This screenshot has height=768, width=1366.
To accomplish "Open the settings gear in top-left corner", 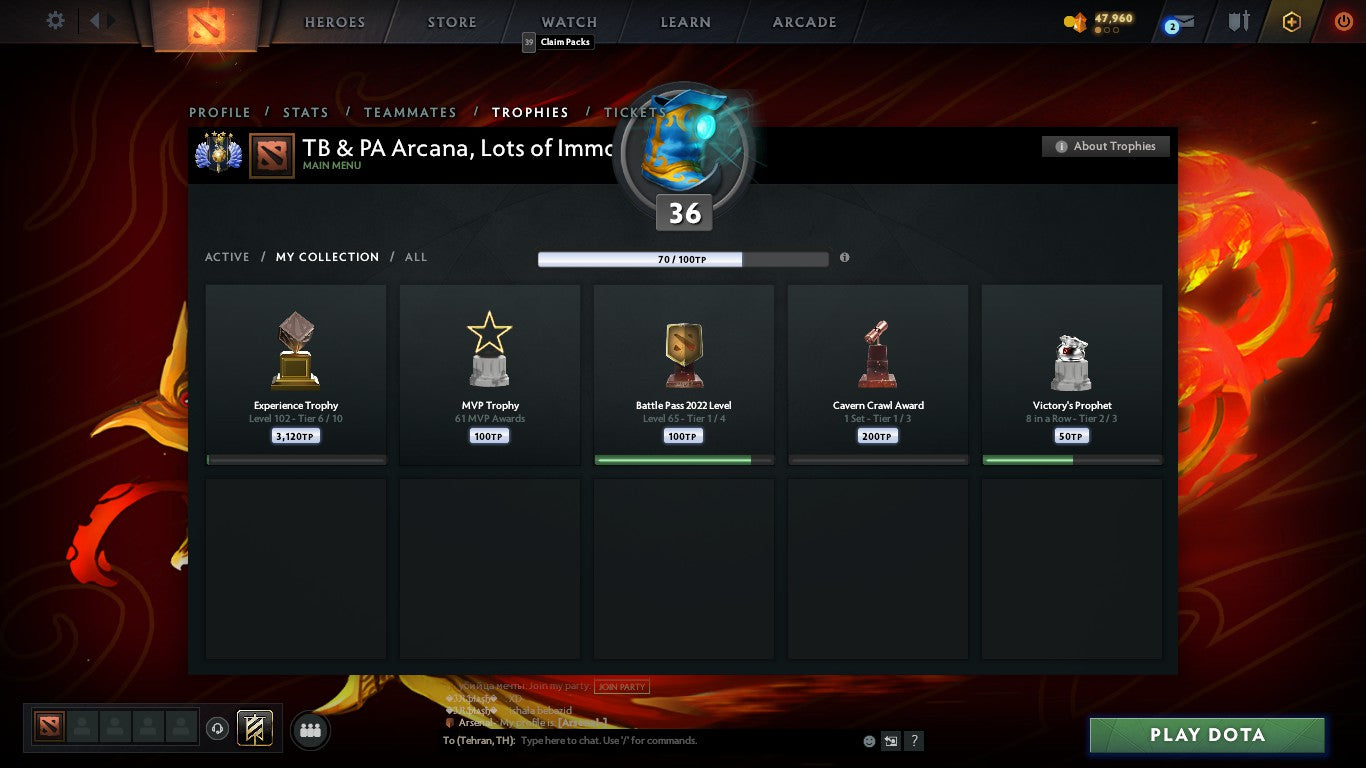I will (x=55, y=20).
